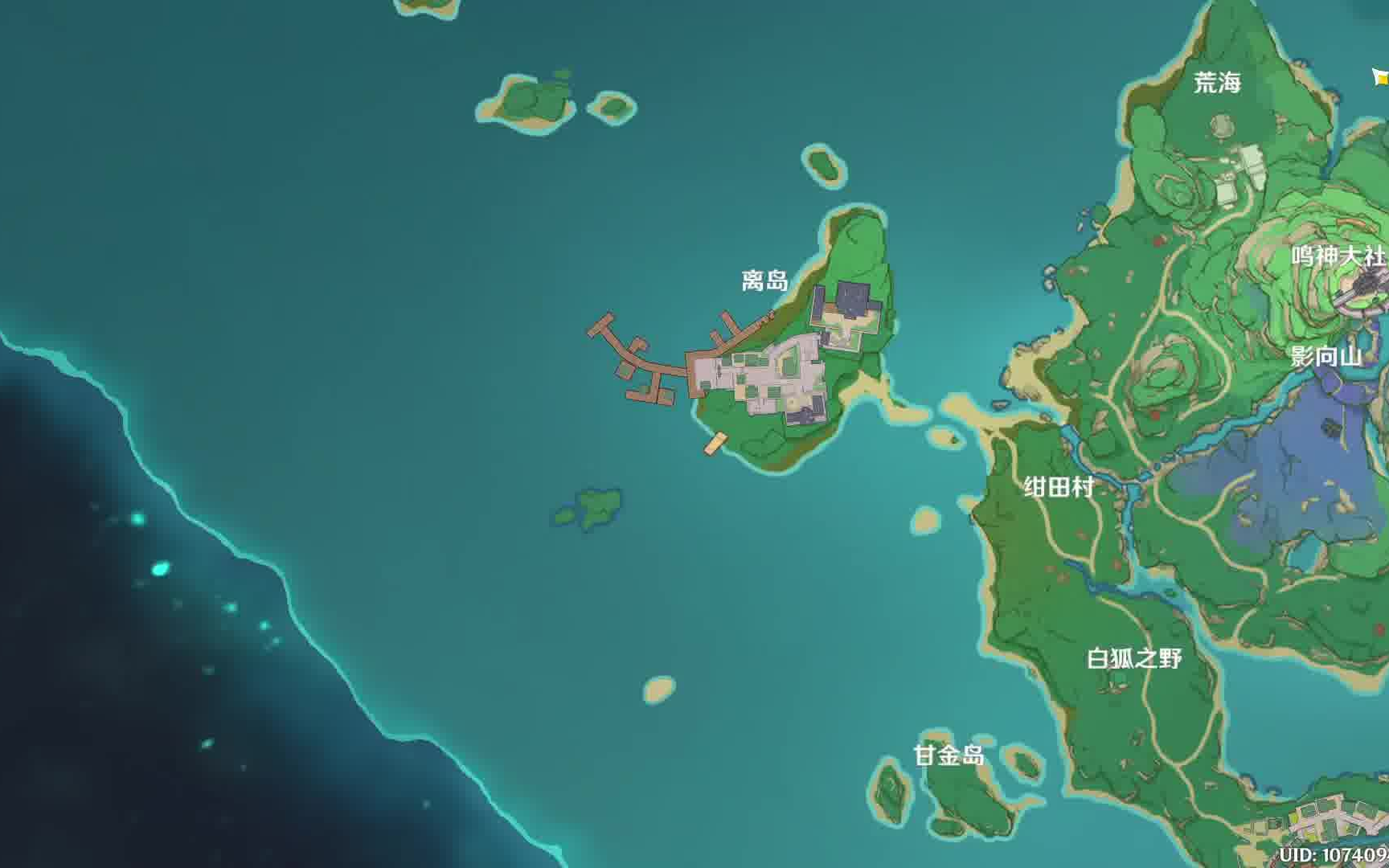Click the northern twin islets near map top
The image size is (1389, 868).
[x=531, y=100]
